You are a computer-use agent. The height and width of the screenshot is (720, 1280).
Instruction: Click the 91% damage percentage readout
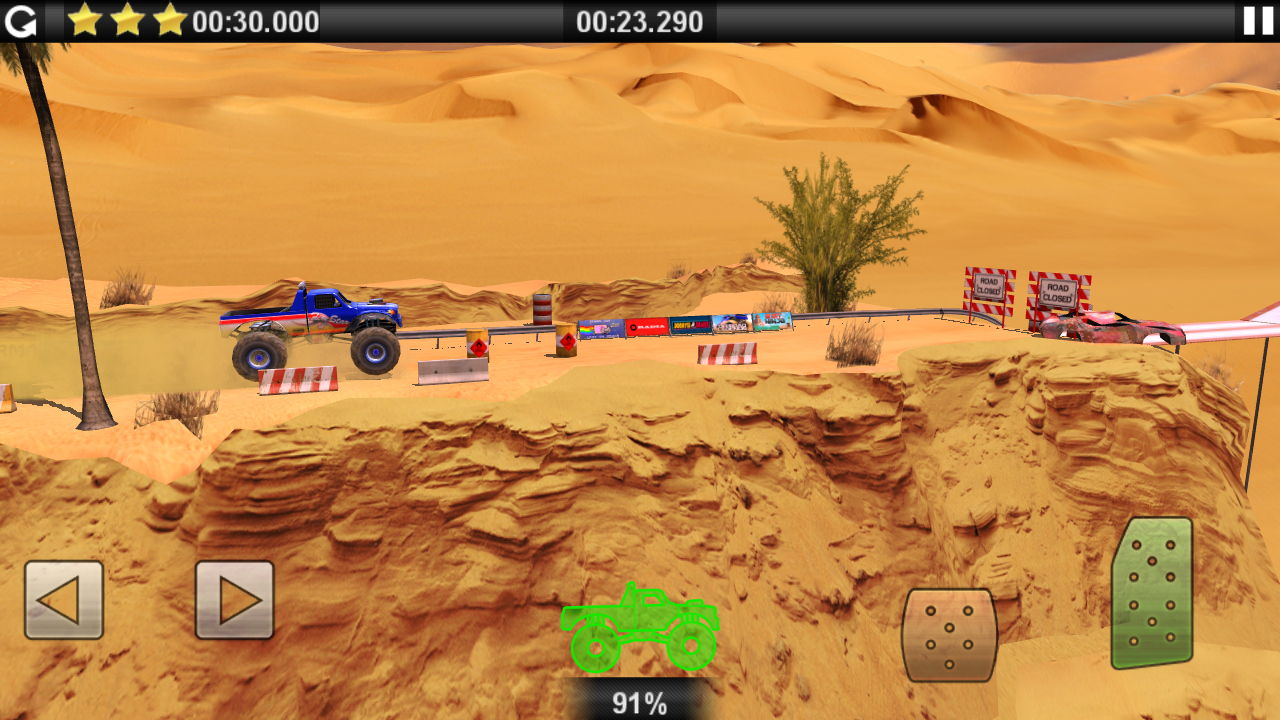click(637, 703)
